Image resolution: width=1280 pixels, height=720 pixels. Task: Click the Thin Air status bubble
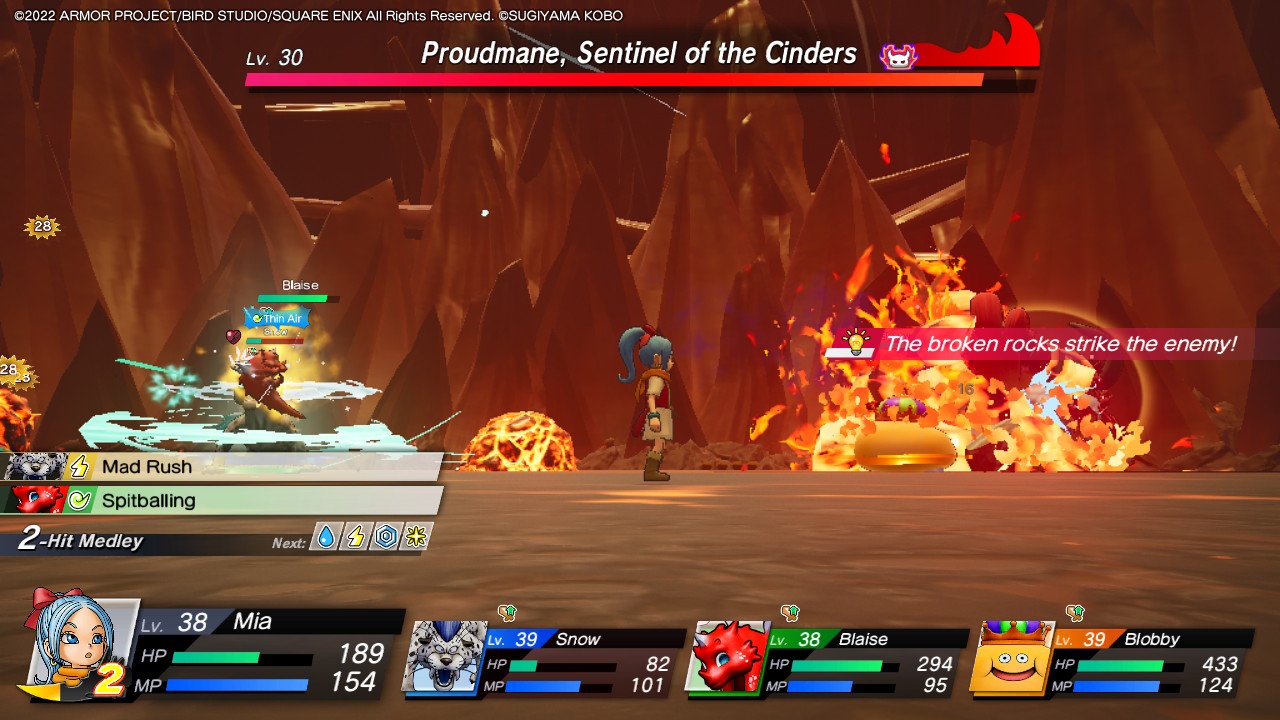(x=276, y=318)
